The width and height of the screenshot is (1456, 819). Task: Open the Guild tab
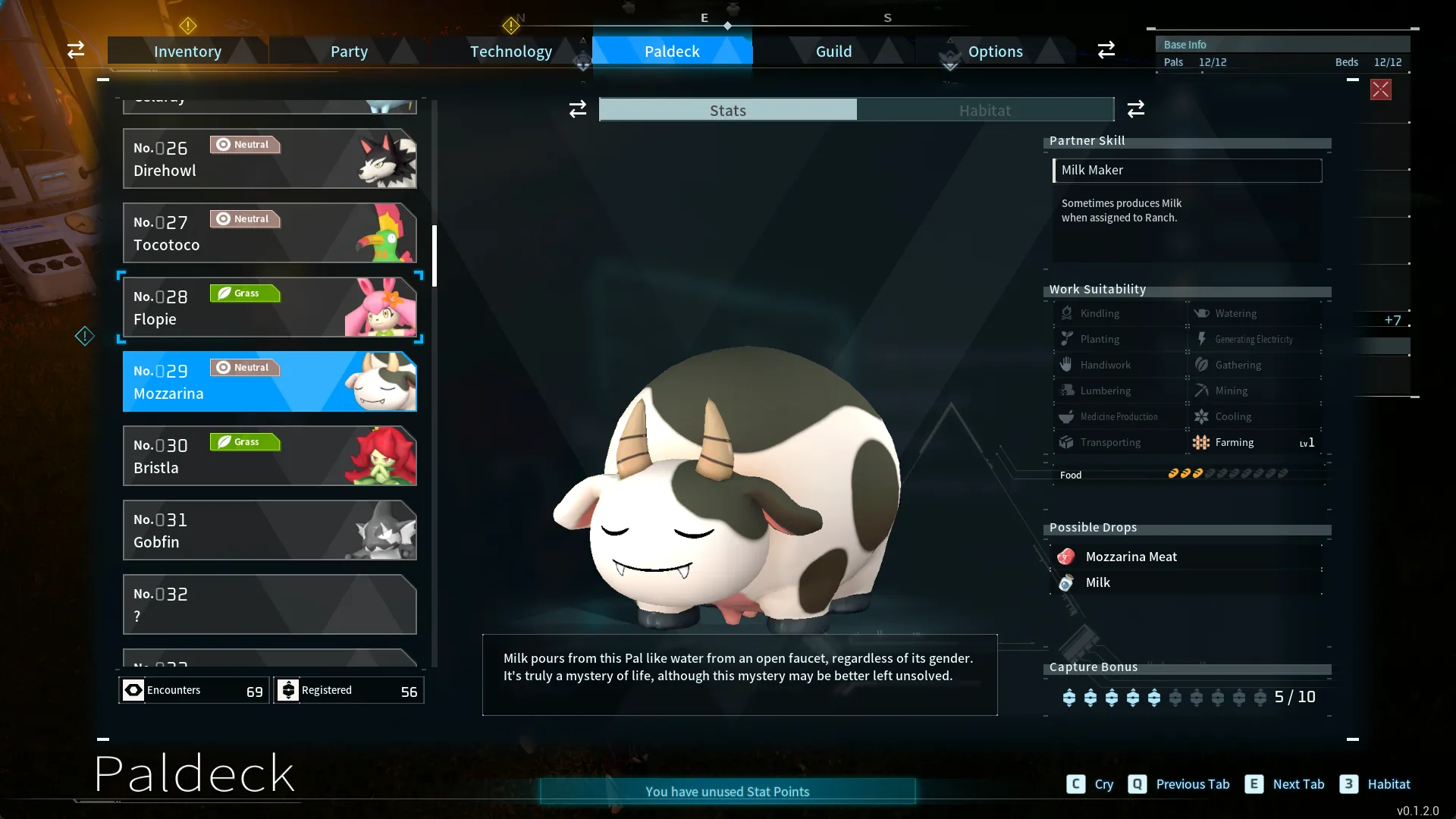click(x=833, y=52)
